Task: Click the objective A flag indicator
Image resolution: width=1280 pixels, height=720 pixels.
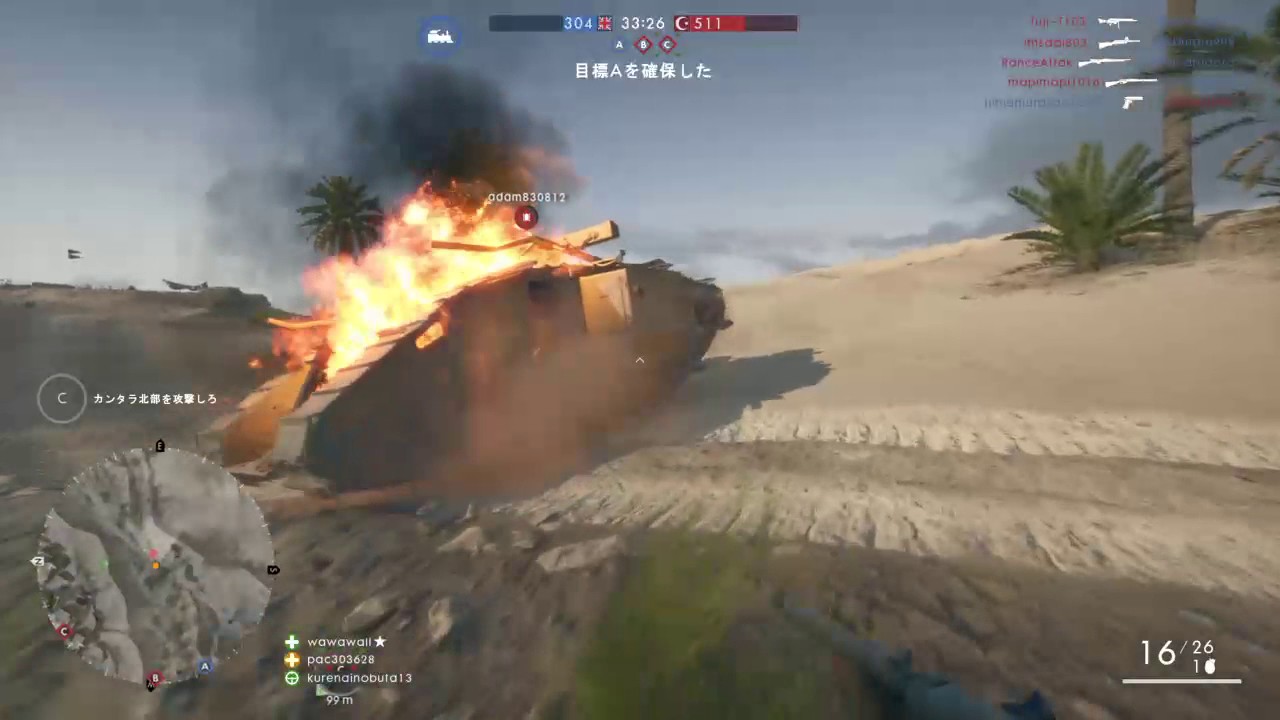Action: [x=619, y=45]
